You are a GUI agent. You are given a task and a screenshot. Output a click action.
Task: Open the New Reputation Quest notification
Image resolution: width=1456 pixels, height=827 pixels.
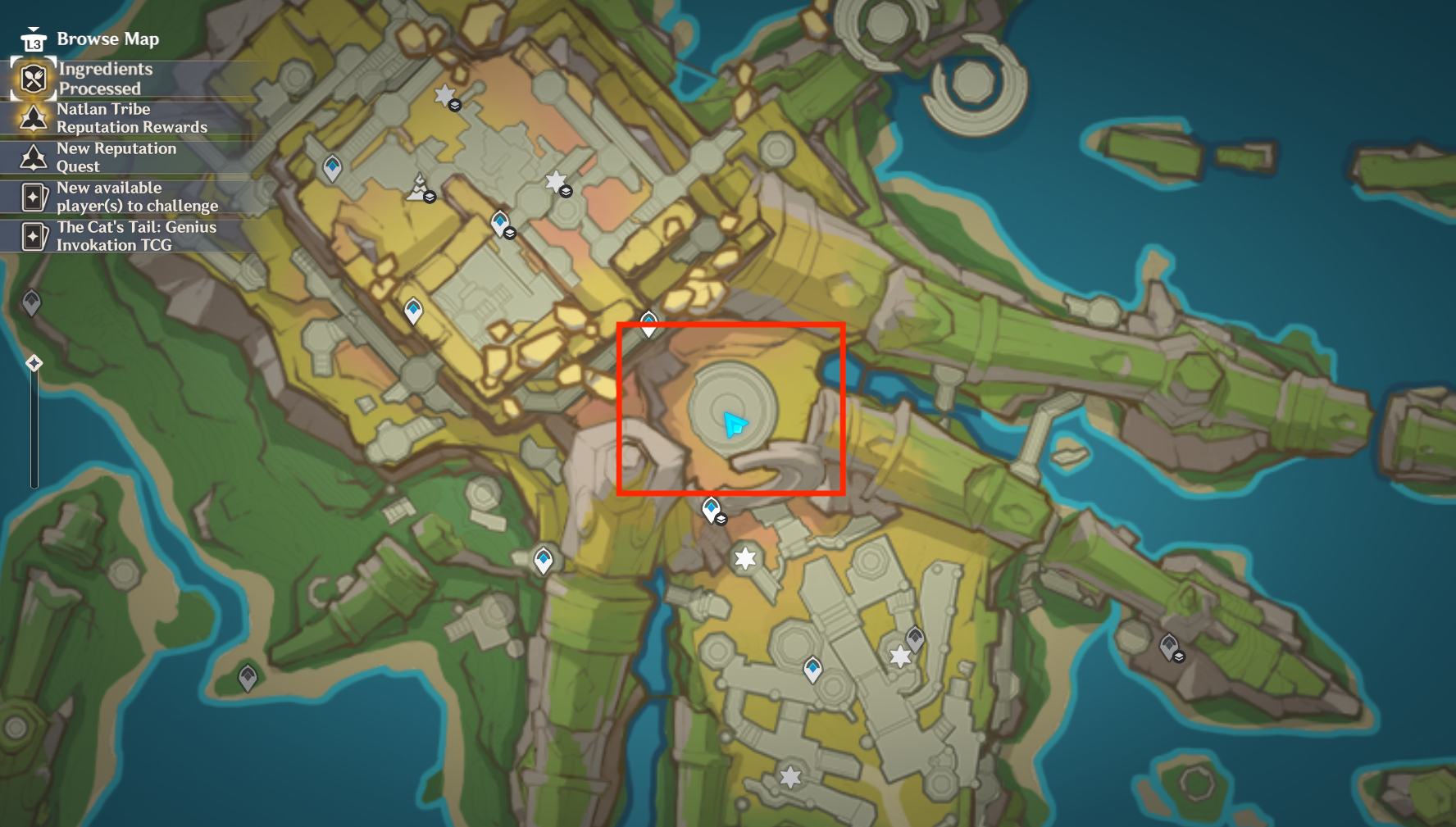(x=115, y=157)
